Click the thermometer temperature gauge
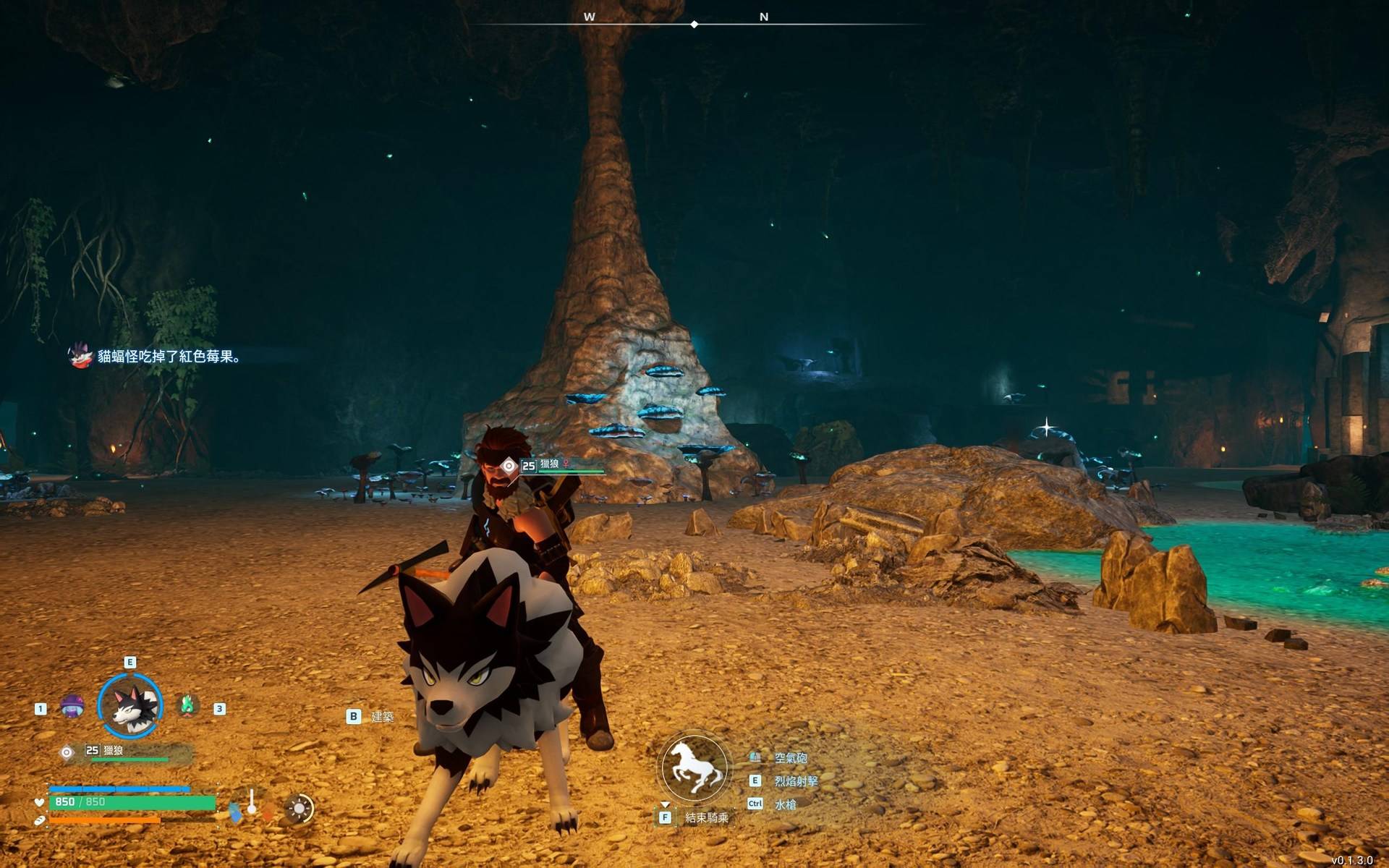Viewport: 1389px width, 868px height. (x=252, y=803)
